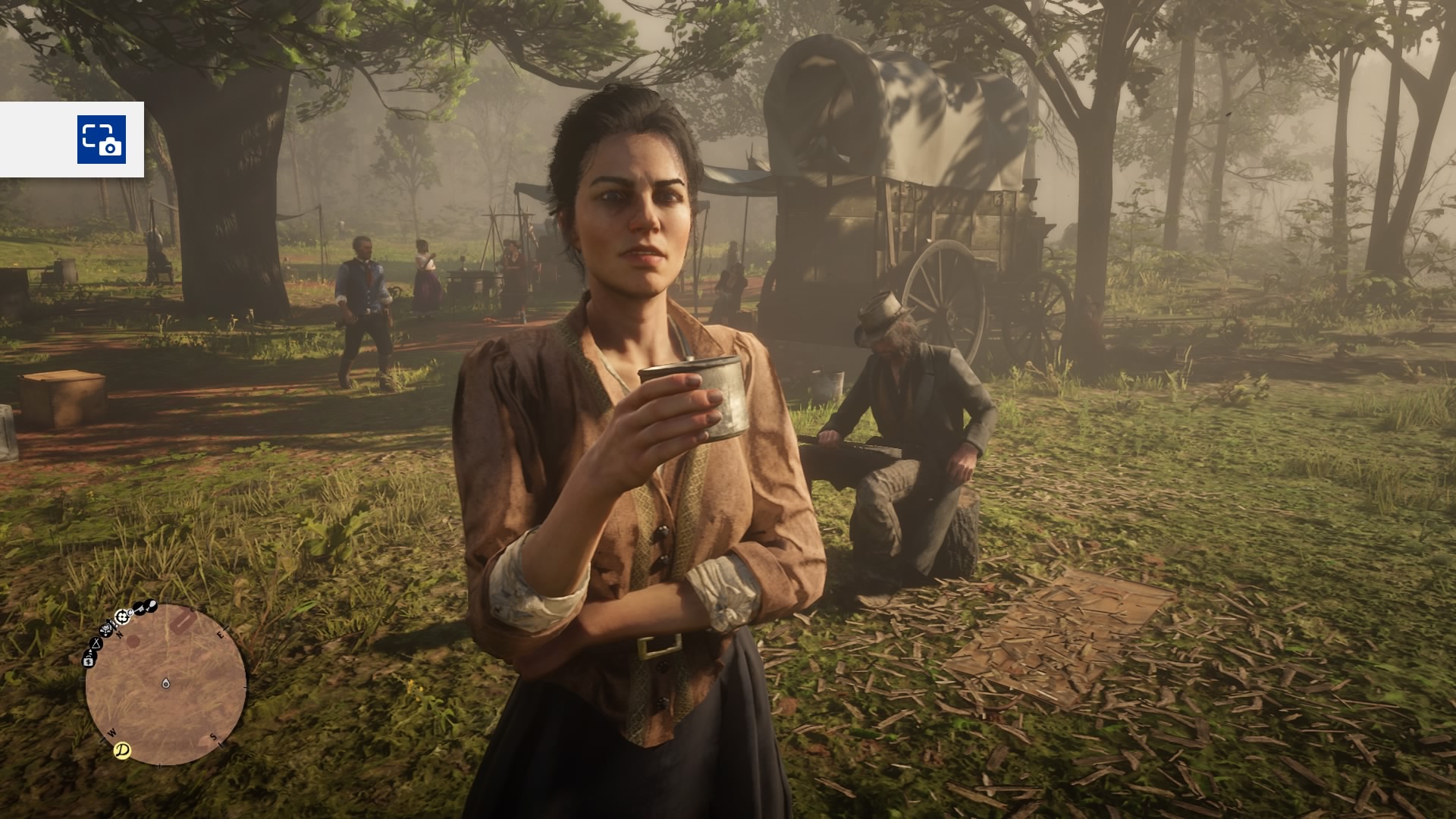The width and height of the screenshot is (1456, 819).
Task: Click the S compass letter on the minimap
Action: (x=214, y=736)
